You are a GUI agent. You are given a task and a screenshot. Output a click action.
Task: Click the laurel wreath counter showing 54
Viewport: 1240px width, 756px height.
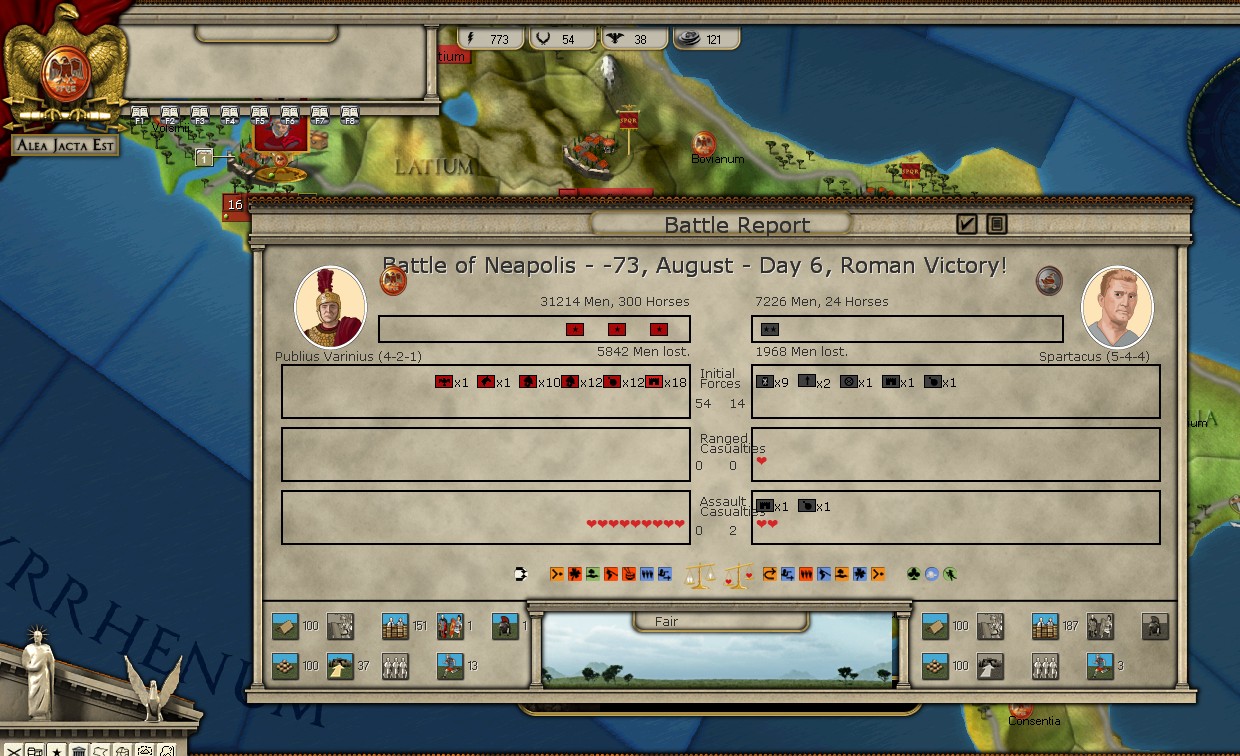[558, 39]
